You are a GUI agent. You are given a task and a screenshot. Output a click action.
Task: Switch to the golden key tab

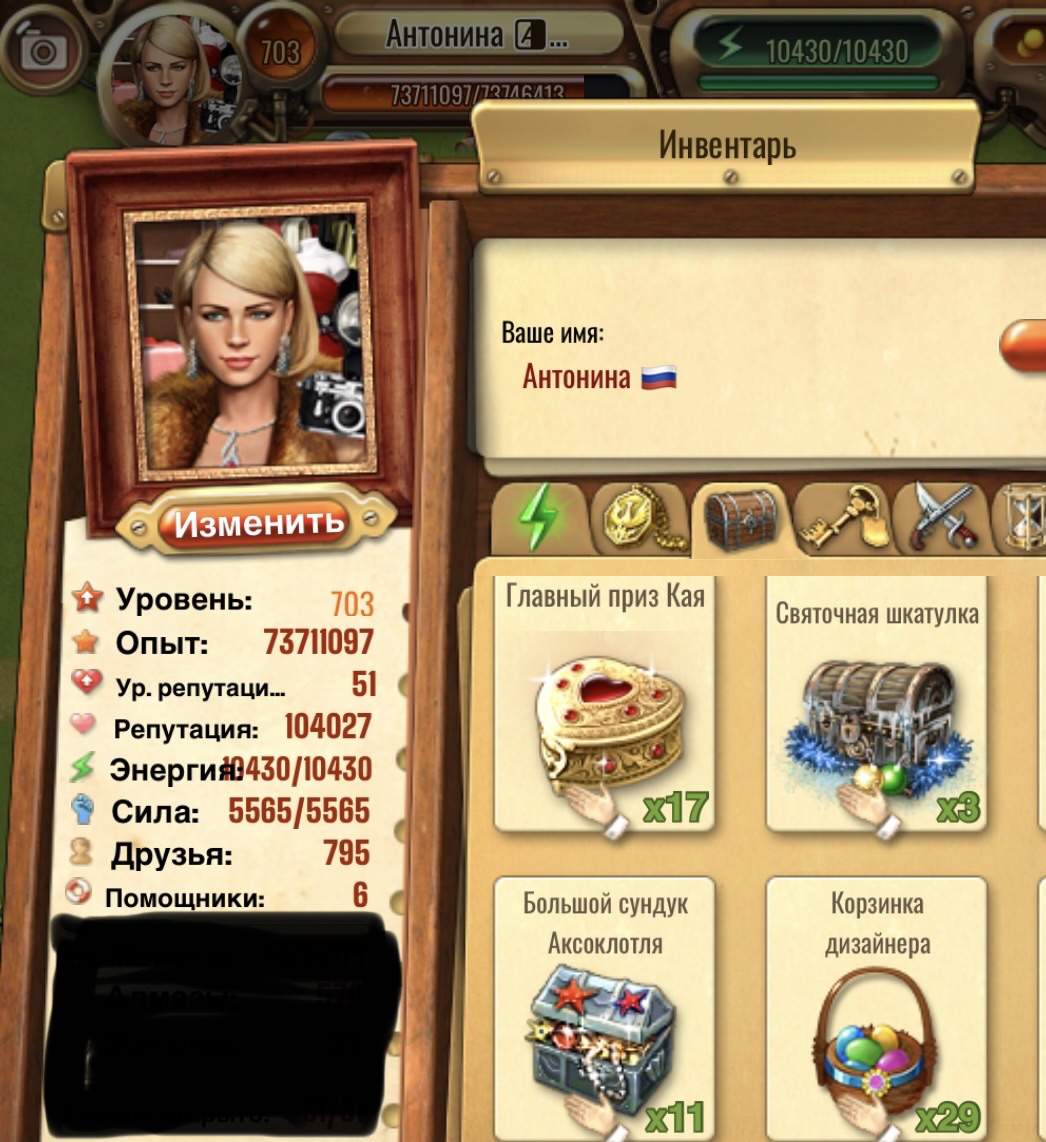[845, 516]
